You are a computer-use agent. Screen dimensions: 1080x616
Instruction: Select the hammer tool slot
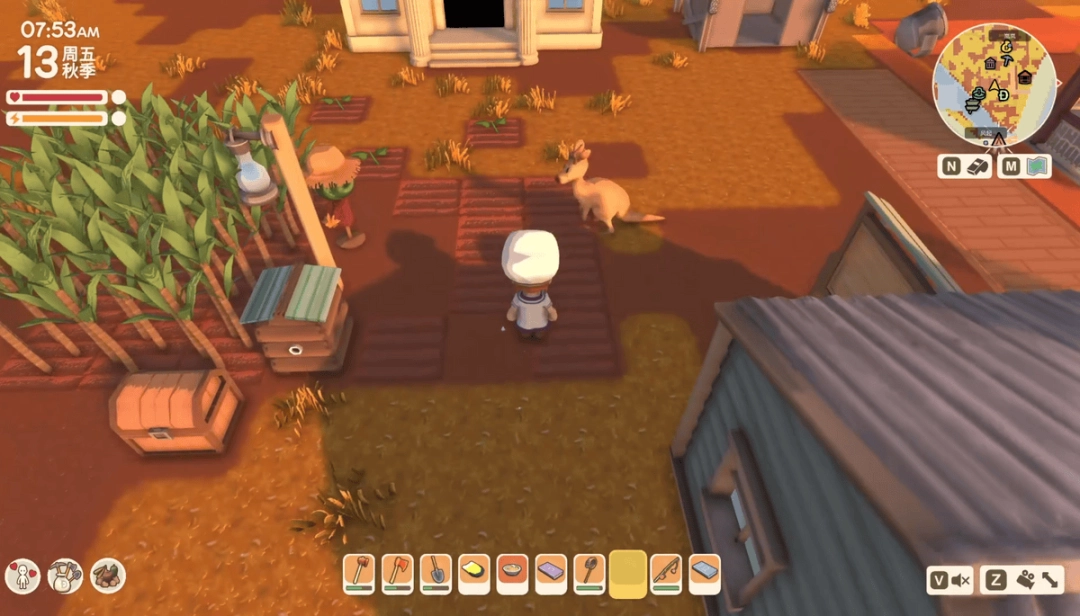point(359,574)
